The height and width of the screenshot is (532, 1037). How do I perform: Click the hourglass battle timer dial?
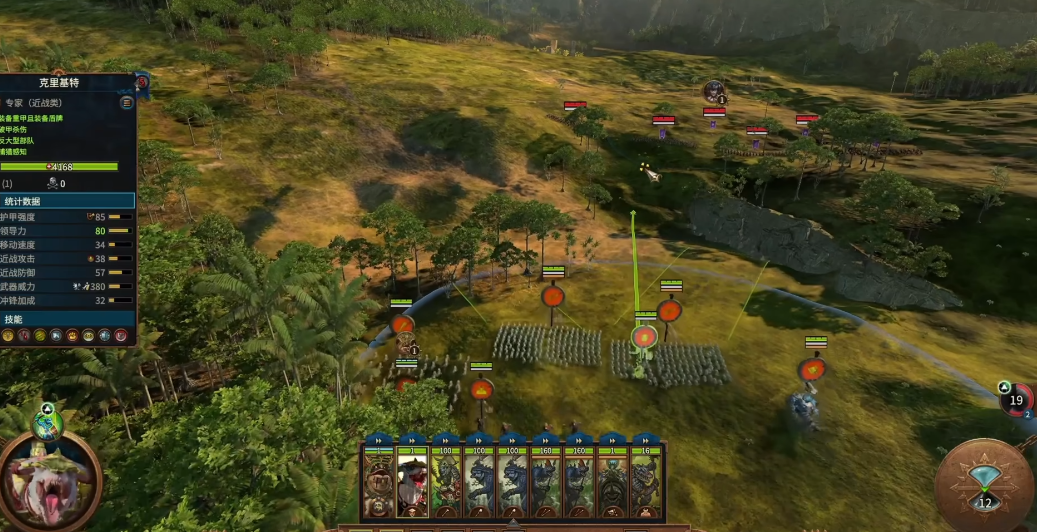(x=984, y=487)
